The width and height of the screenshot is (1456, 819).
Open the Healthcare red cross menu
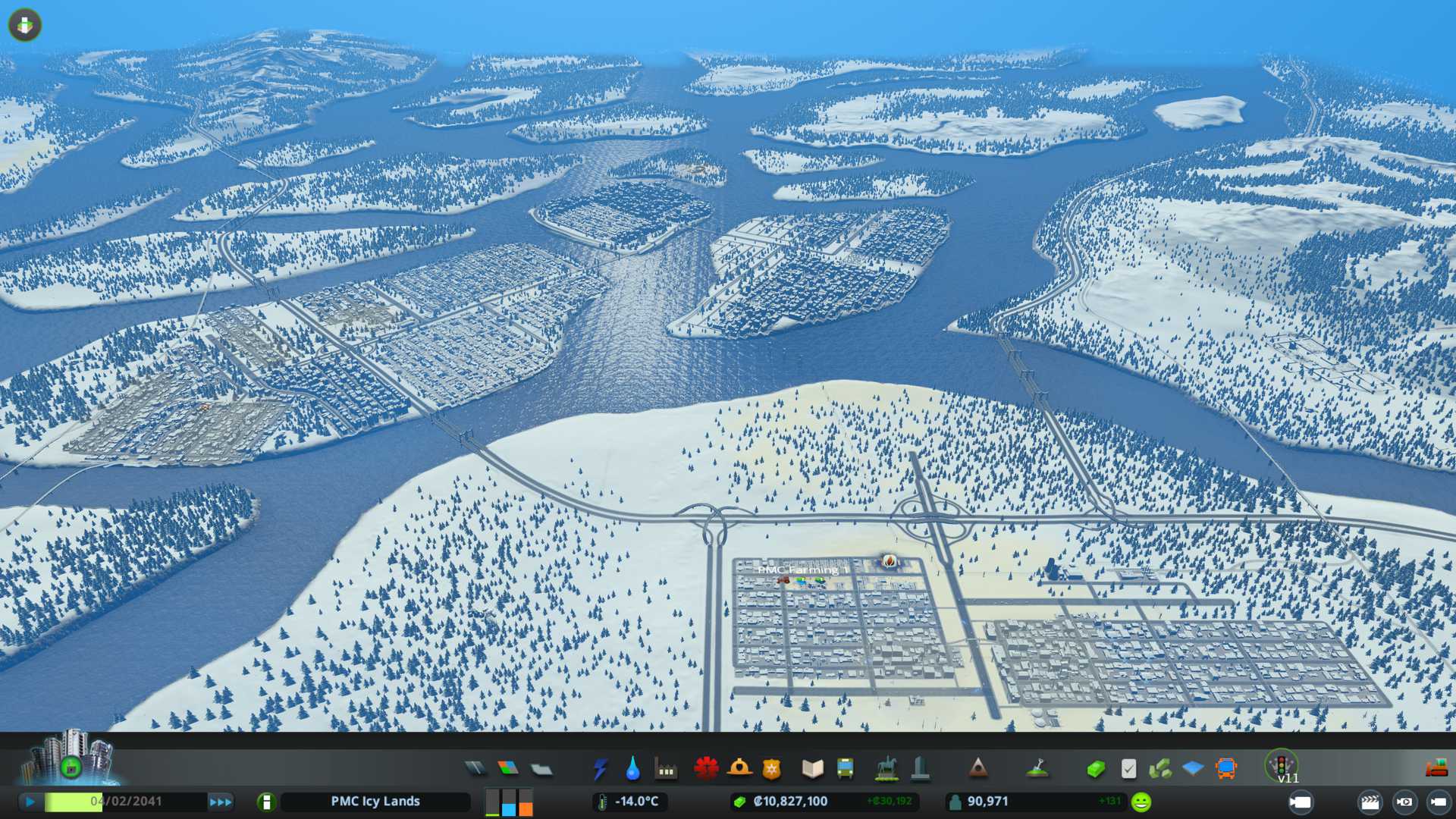tap(706, 769)
